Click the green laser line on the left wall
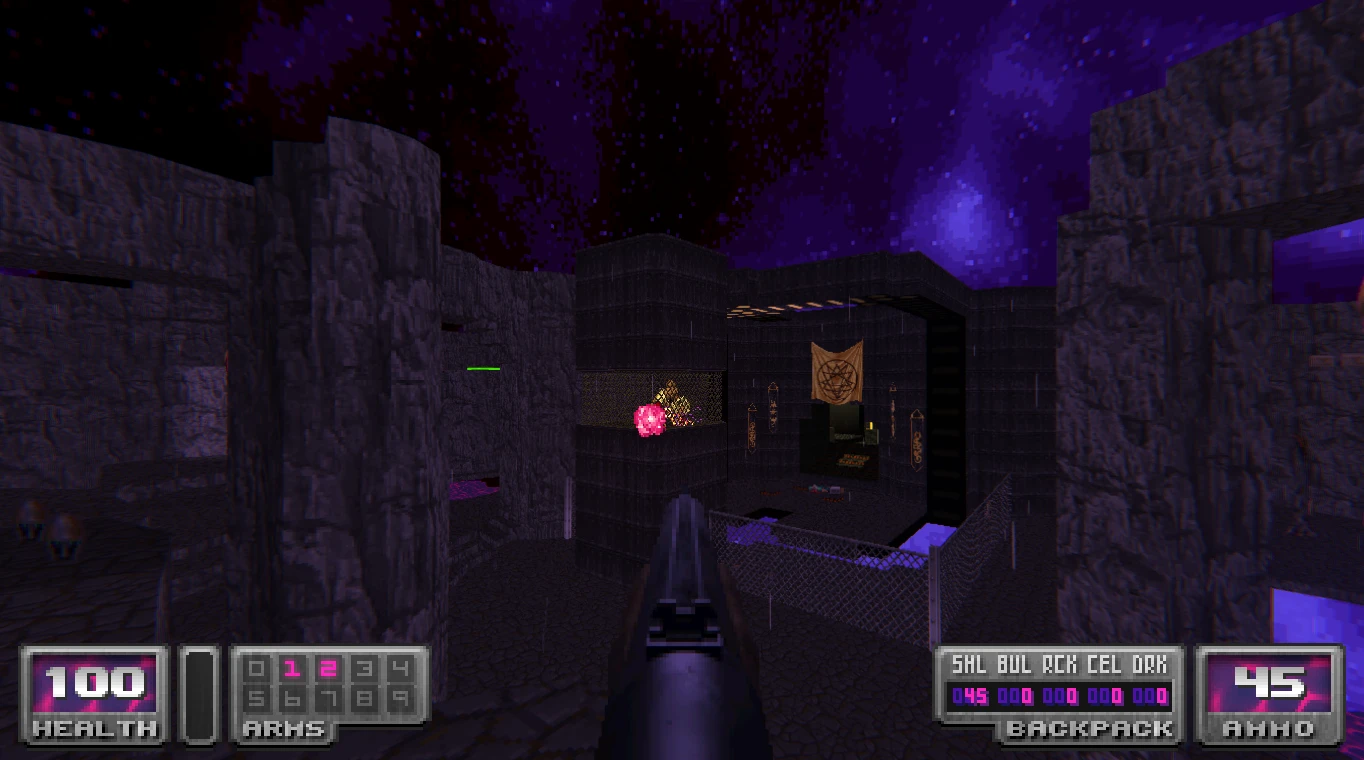The height and width of the screenshot is (760, 1364). click(484, 369)
